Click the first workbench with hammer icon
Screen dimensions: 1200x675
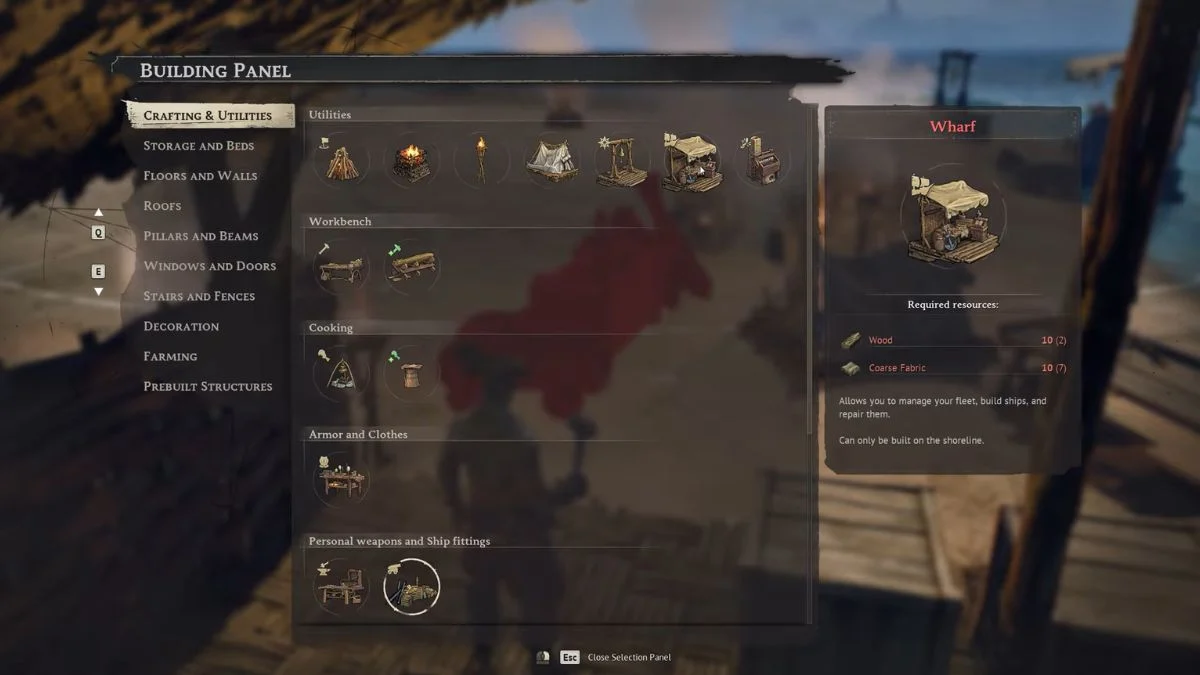click(341, 267)
